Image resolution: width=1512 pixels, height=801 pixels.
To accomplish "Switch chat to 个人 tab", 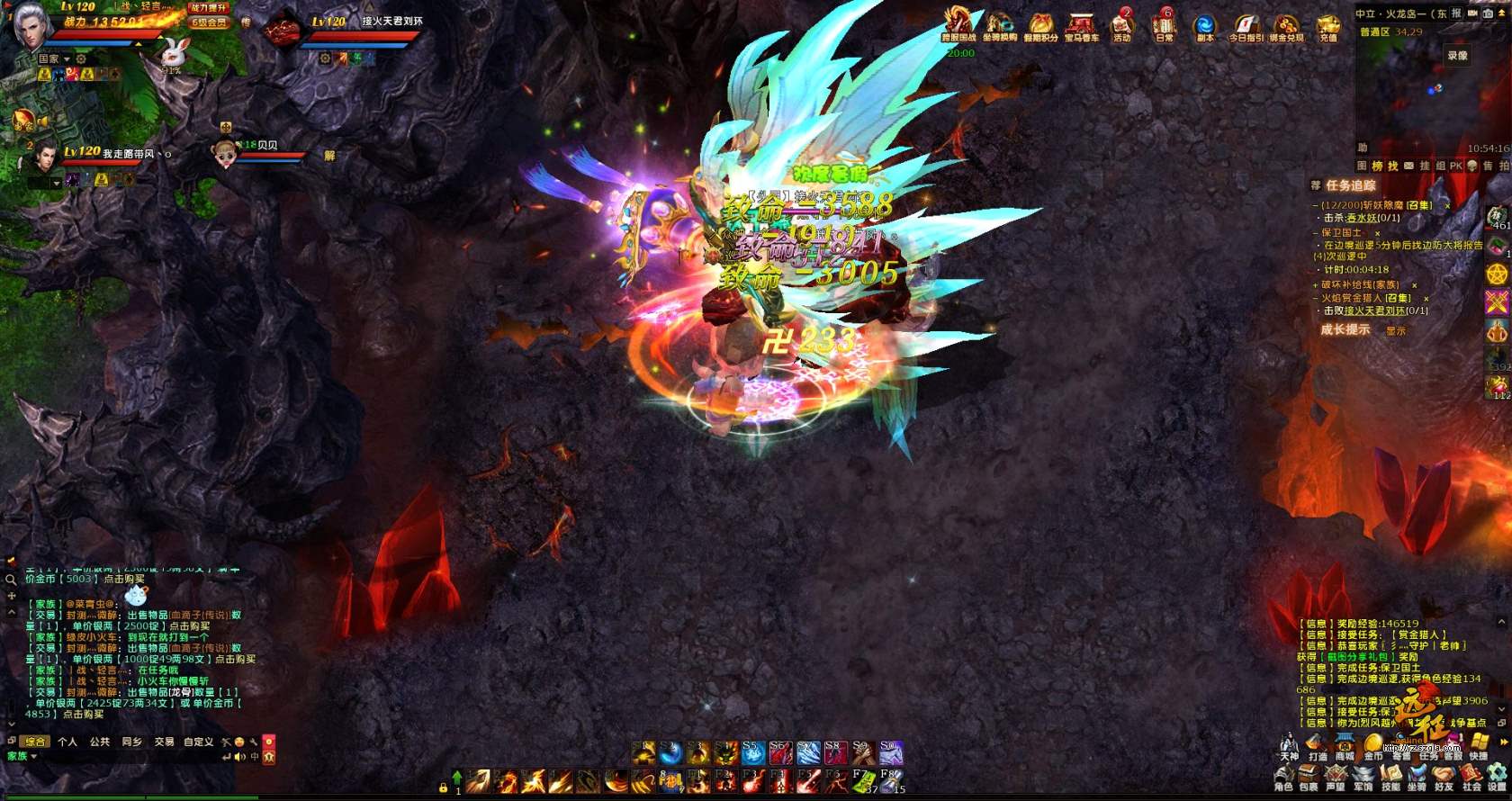I will pyautogui.click(x=67, y=742).
